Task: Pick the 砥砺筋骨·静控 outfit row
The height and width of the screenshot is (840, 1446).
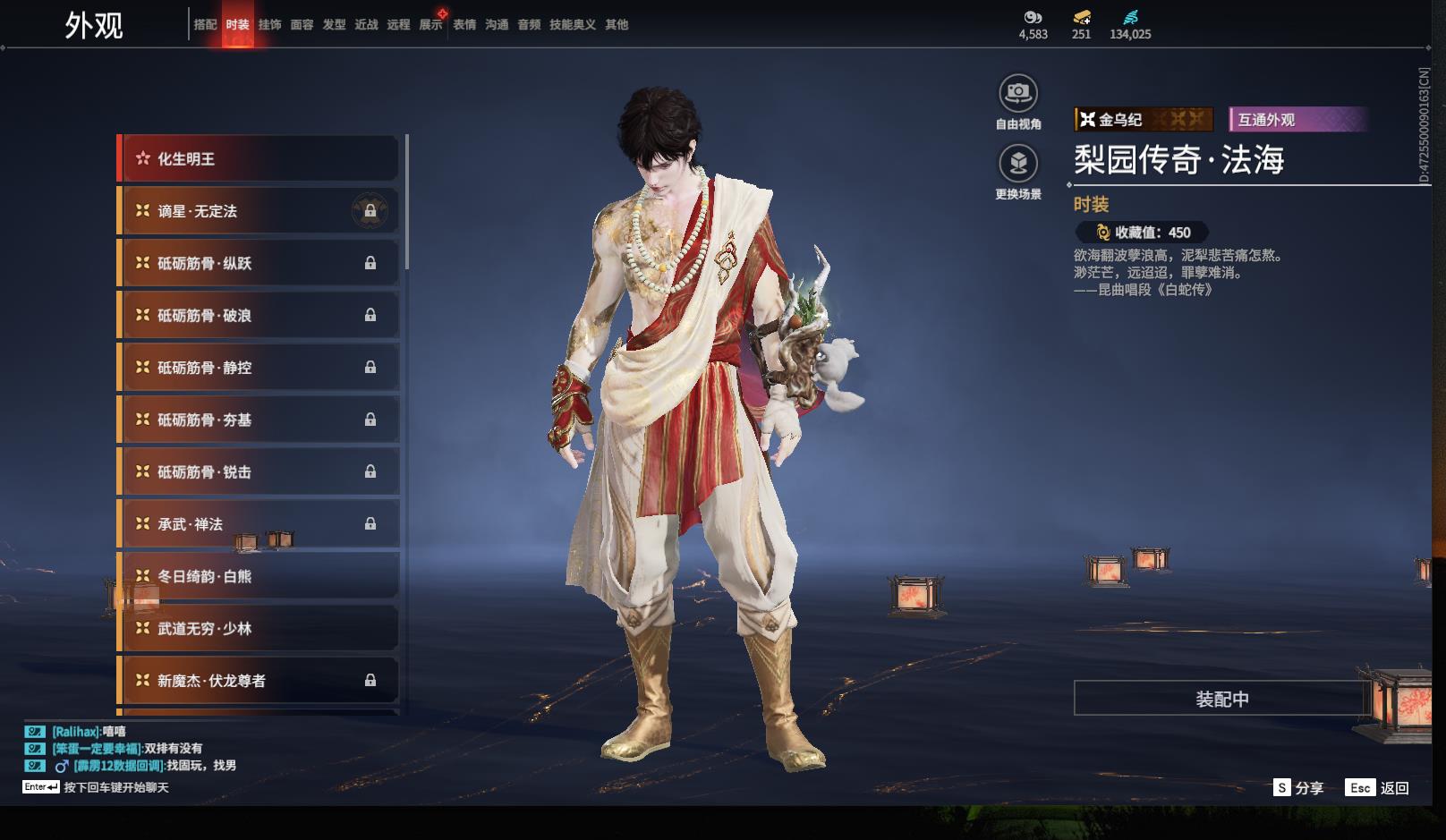Action: [x=258, y=368]
